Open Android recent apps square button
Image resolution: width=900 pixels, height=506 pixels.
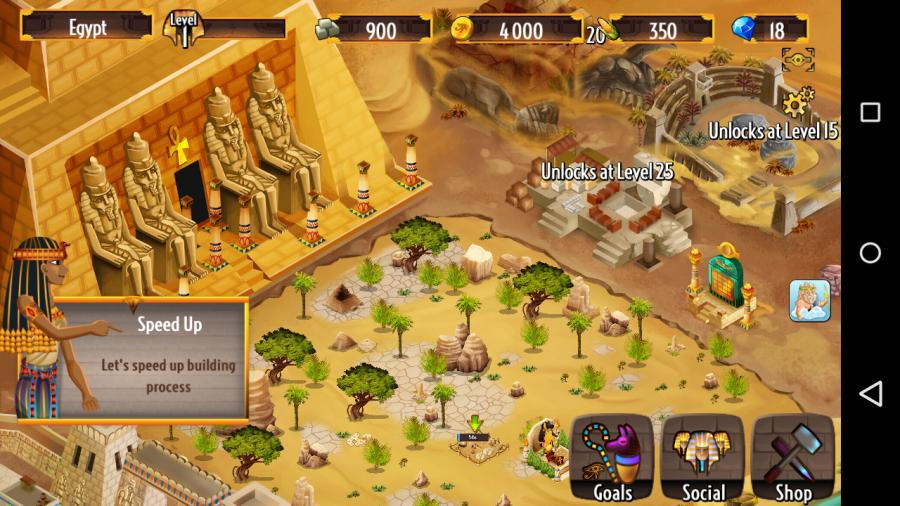pyautogui.click(x=870, y=112)
